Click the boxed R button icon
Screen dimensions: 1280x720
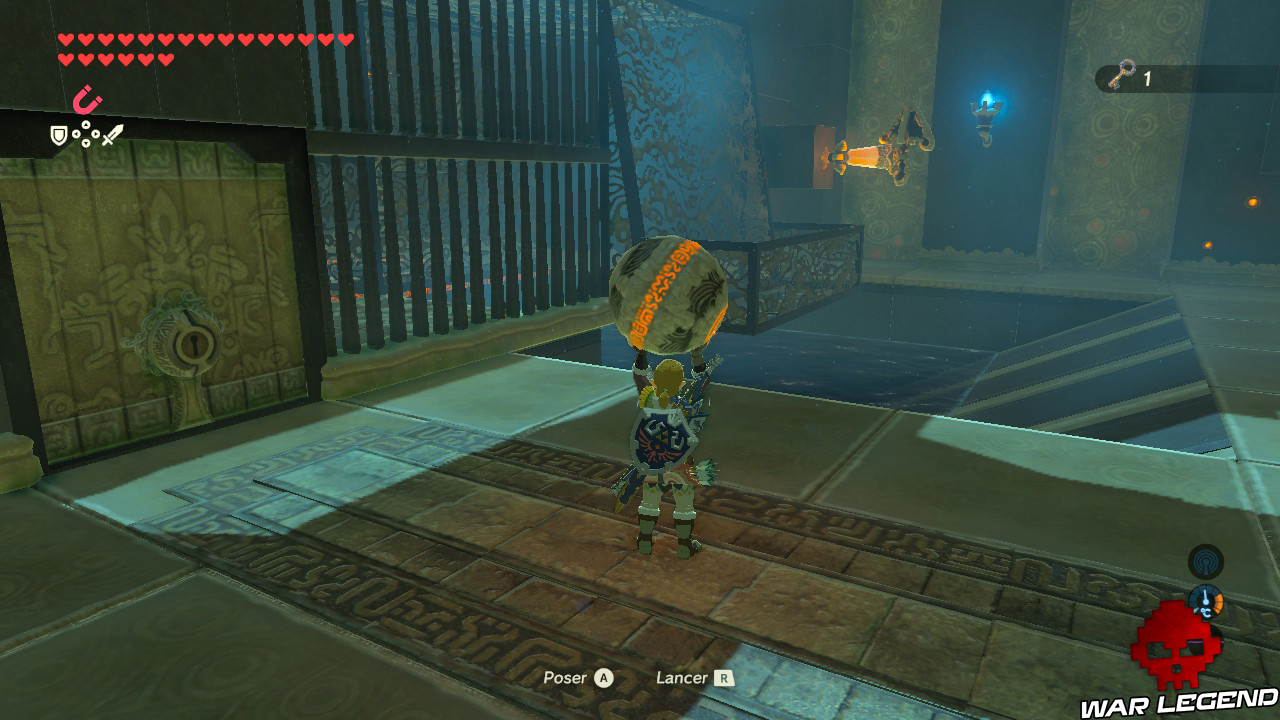(x=723, y=677)
